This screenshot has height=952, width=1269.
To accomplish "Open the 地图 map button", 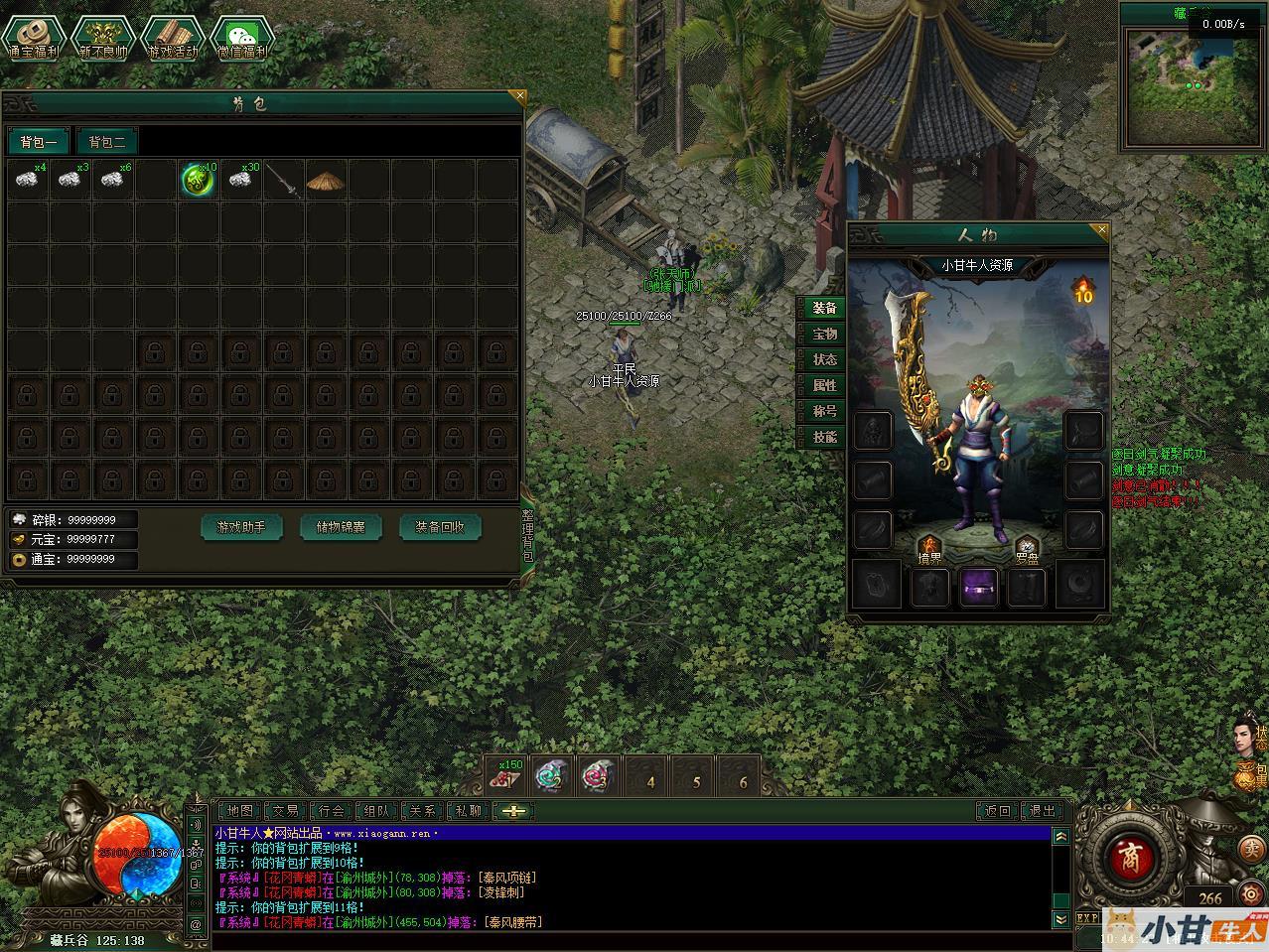I will pyautogui.click(x=239, y=811).
